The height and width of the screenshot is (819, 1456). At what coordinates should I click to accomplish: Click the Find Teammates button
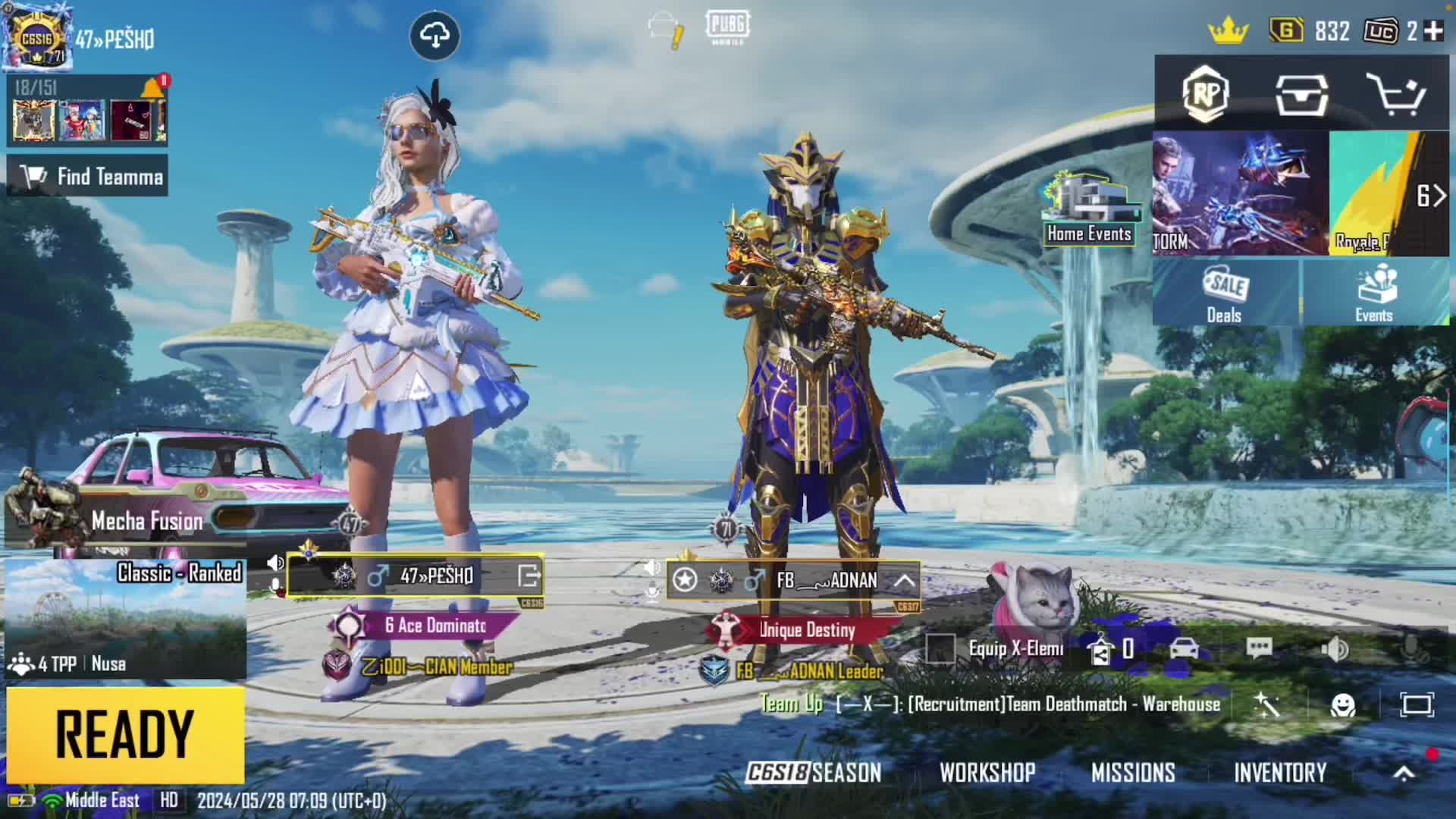[88, 177]
